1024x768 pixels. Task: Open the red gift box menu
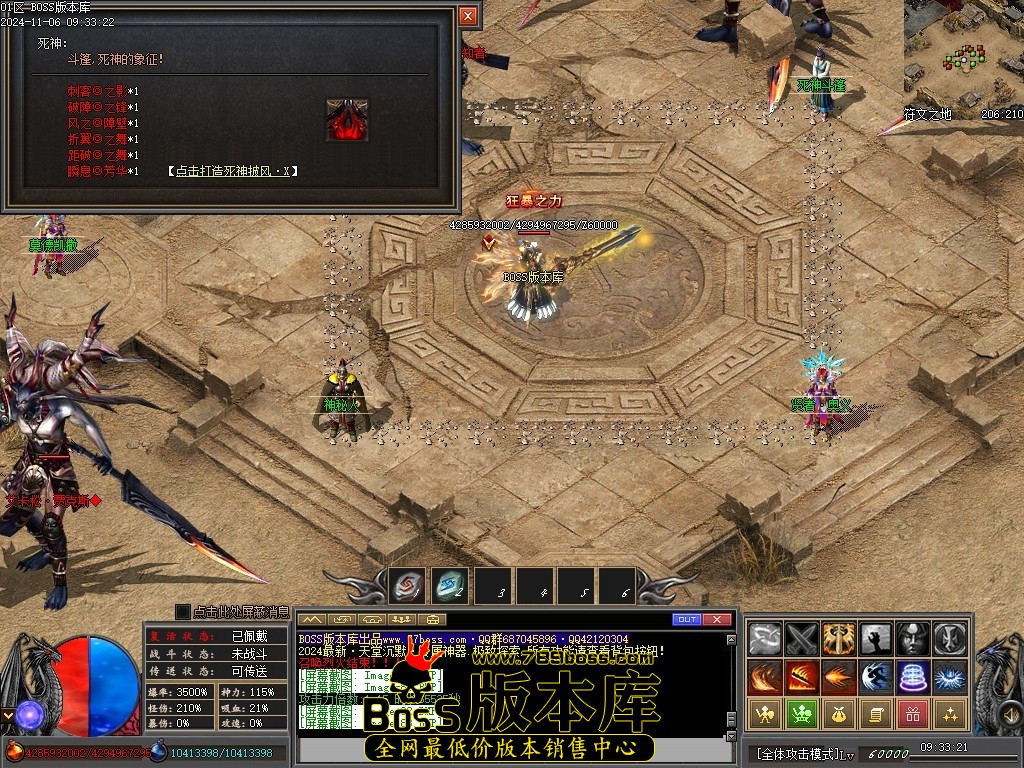(913, 713)
